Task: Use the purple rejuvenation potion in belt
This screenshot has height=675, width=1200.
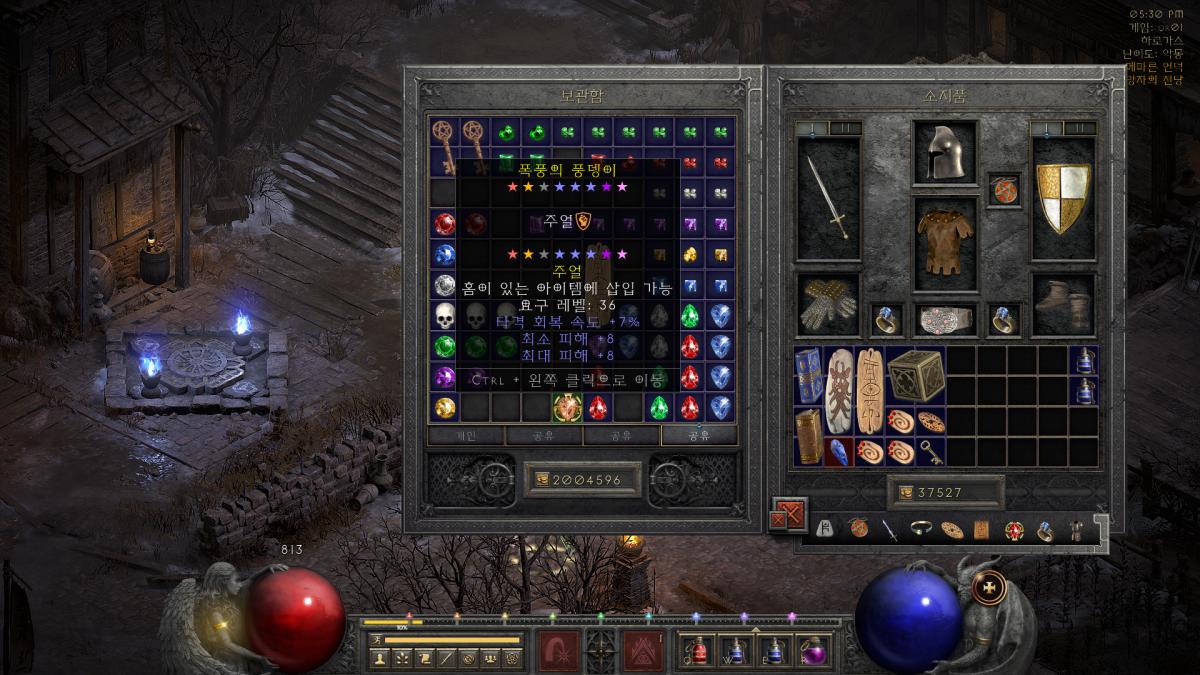Action: click(x=816, y=650)
